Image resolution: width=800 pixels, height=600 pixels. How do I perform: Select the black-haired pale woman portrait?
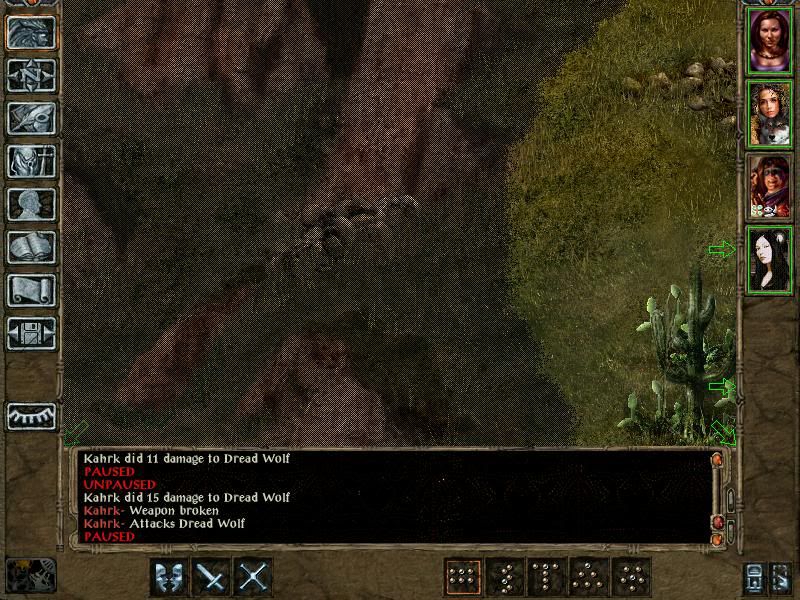tap(770, 260)
